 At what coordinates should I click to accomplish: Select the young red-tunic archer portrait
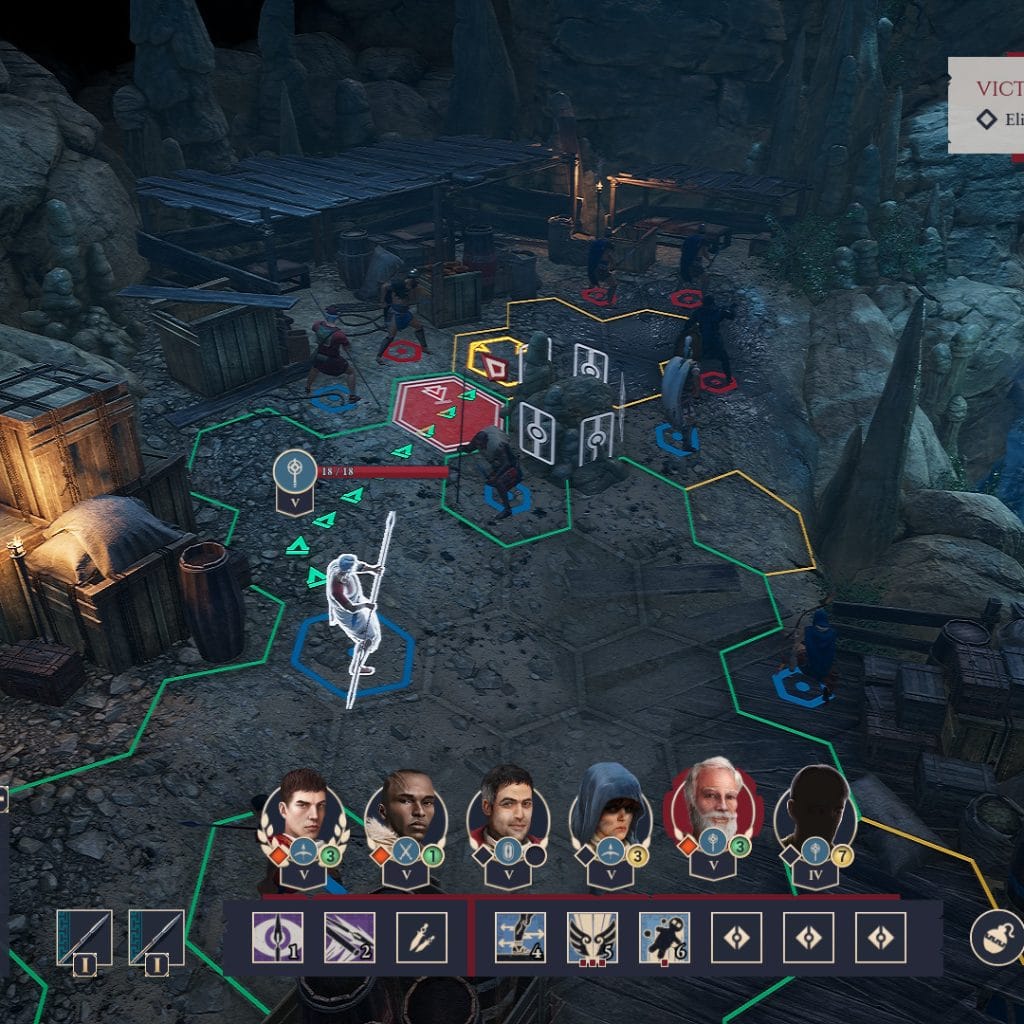303,808
